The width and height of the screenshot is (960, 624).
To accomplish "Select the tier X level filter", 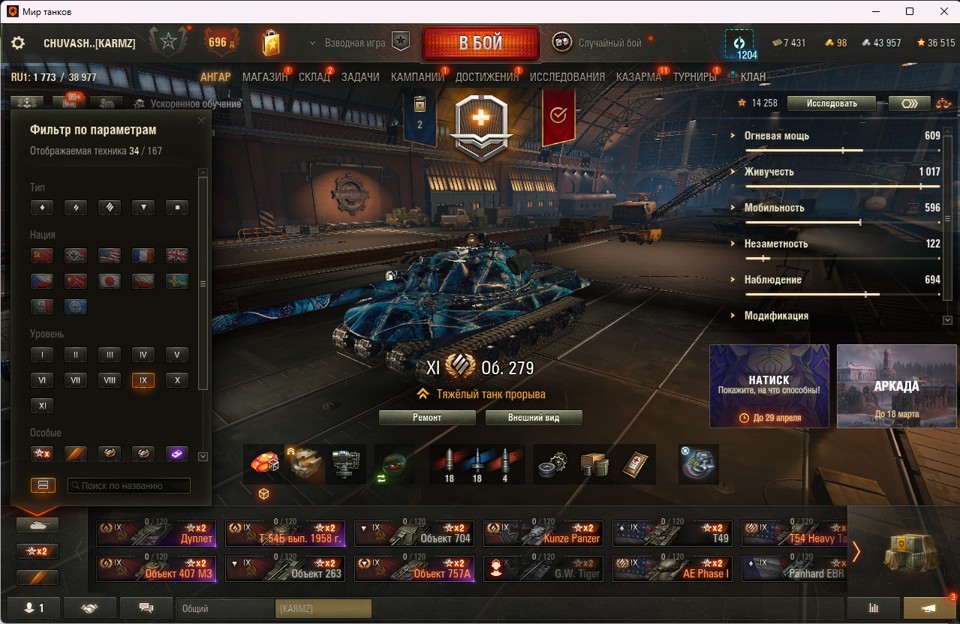I will pos(176,380).
